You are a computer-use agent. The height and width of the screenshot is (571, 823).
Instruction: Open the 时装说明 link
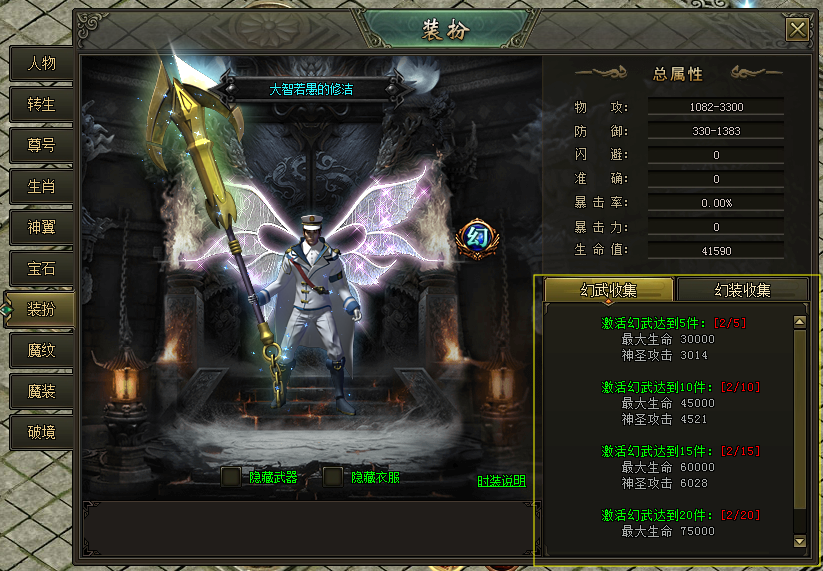[x=501, y=481]
